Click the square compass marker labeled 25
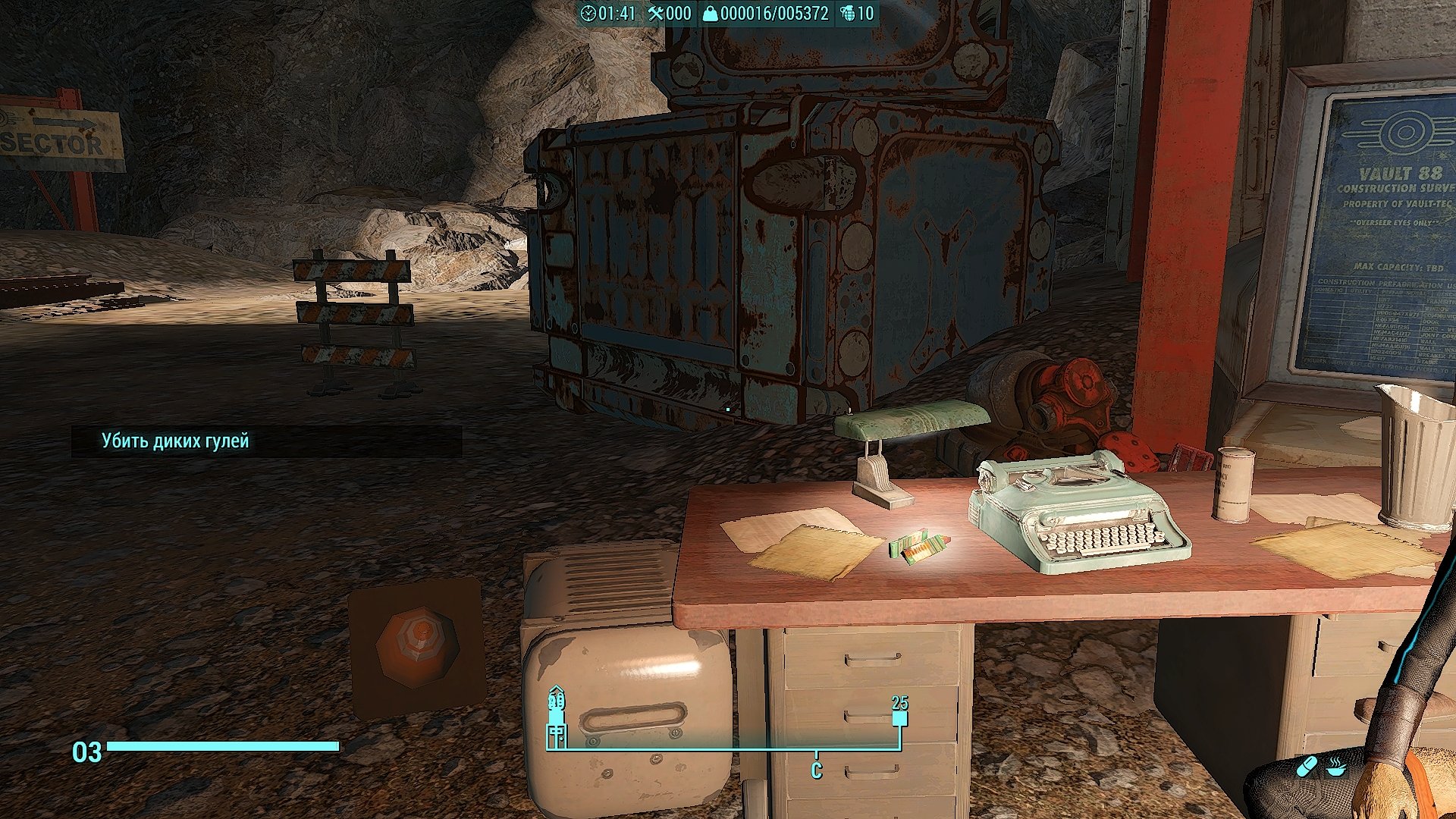The height and width of the screenshot is (819, 1456). [x=899, y=718]
